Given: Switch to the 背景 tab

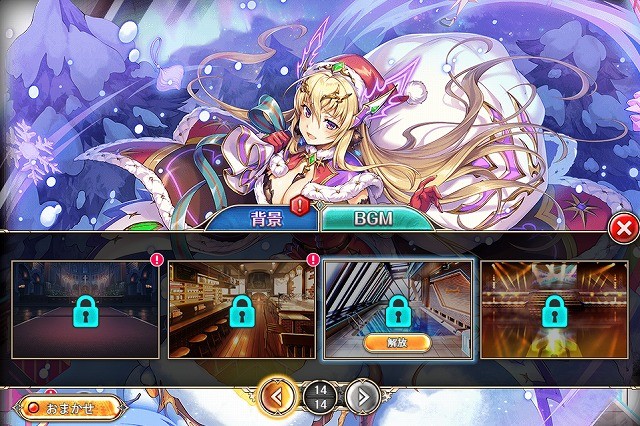Looking at the screenshot, I should pos(266,219).
